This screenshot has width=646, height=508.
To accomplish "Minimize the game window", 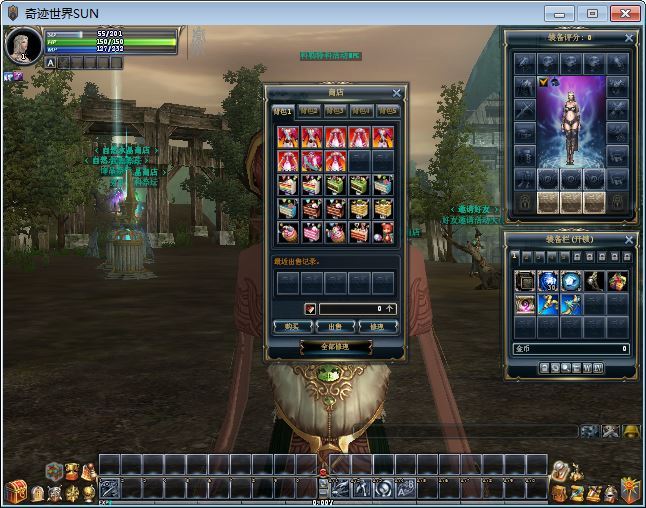I will 562,13.
